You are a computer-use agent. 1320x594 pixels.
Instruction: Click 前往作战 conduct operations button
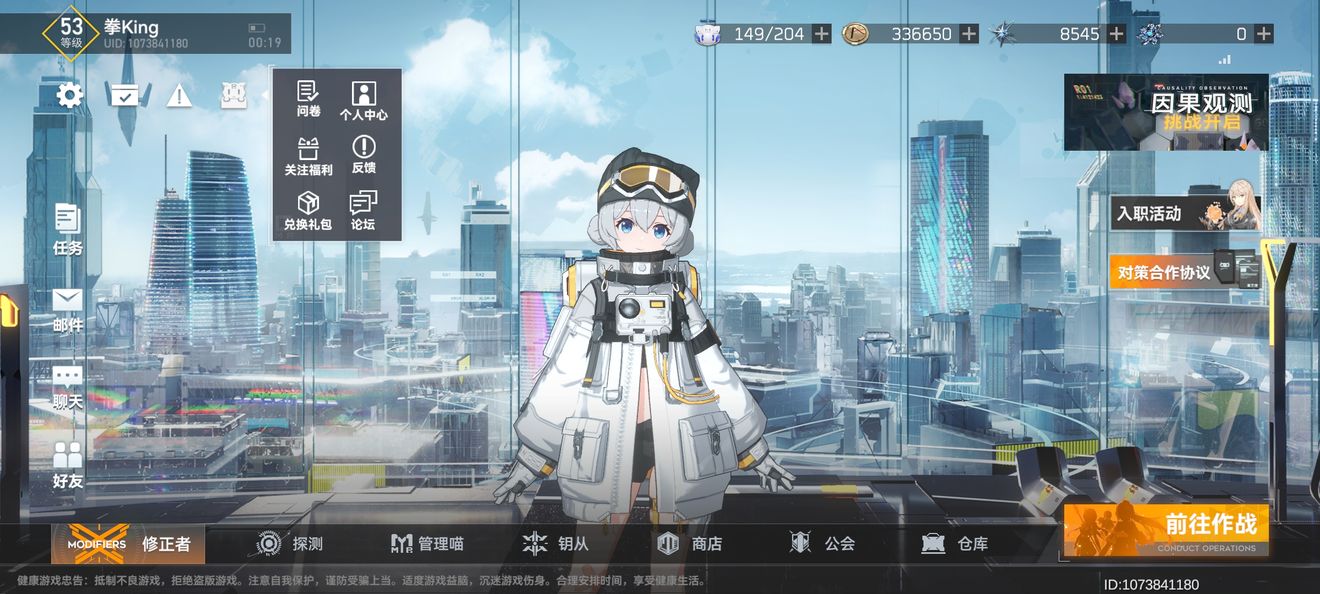click(x=1165, y=529)
